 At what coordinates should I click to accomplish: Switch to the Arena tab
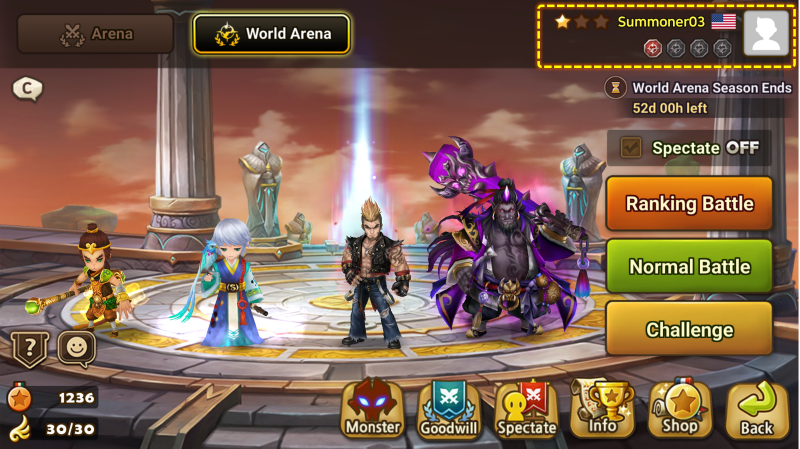pyautogui.click(x=96, y=34)
